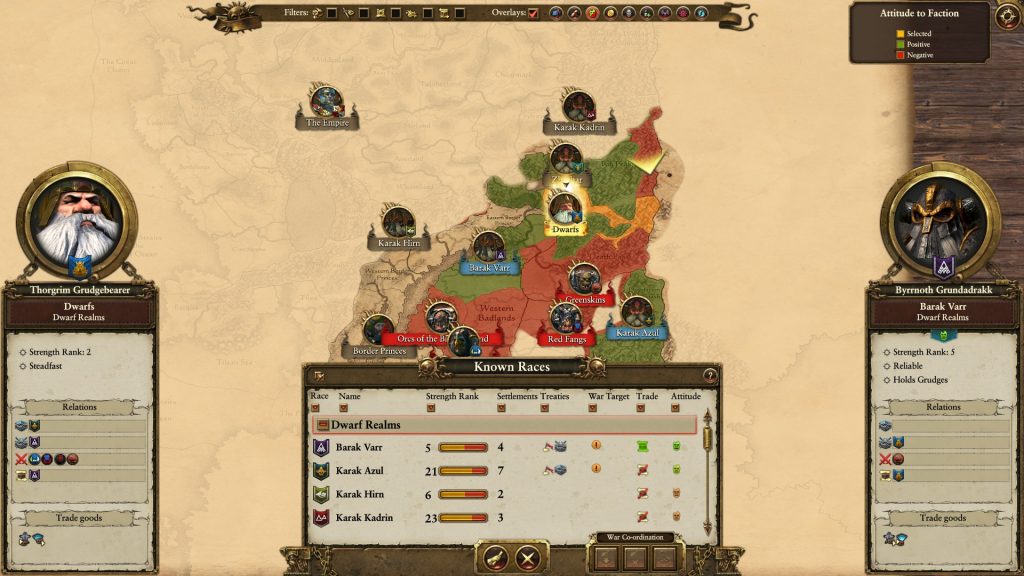Image resolution: width=1024 pixels, height=576 pixels.
Task: Close the diplomacy screen with the X button
Action: point(528,558)
